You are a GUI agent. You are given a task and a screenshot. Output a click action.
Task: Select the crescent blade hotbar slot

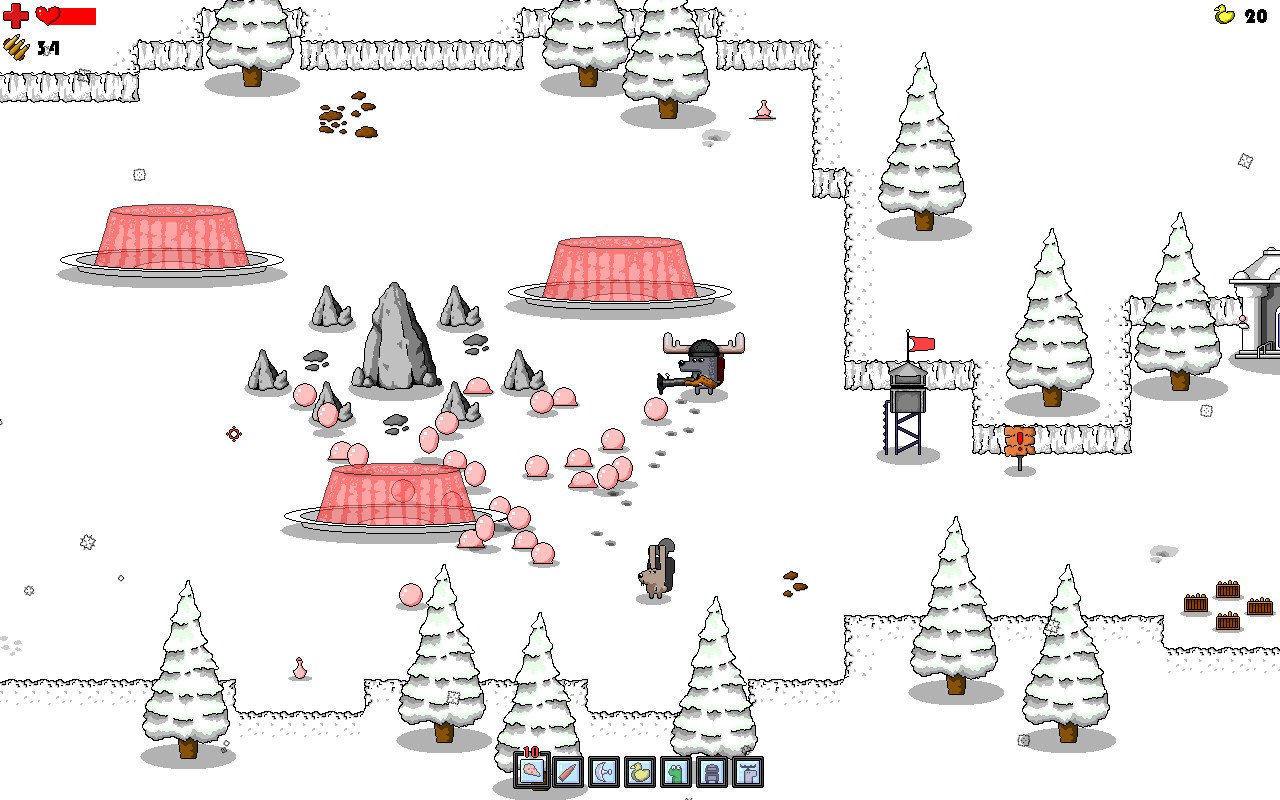tap(604, 772)
